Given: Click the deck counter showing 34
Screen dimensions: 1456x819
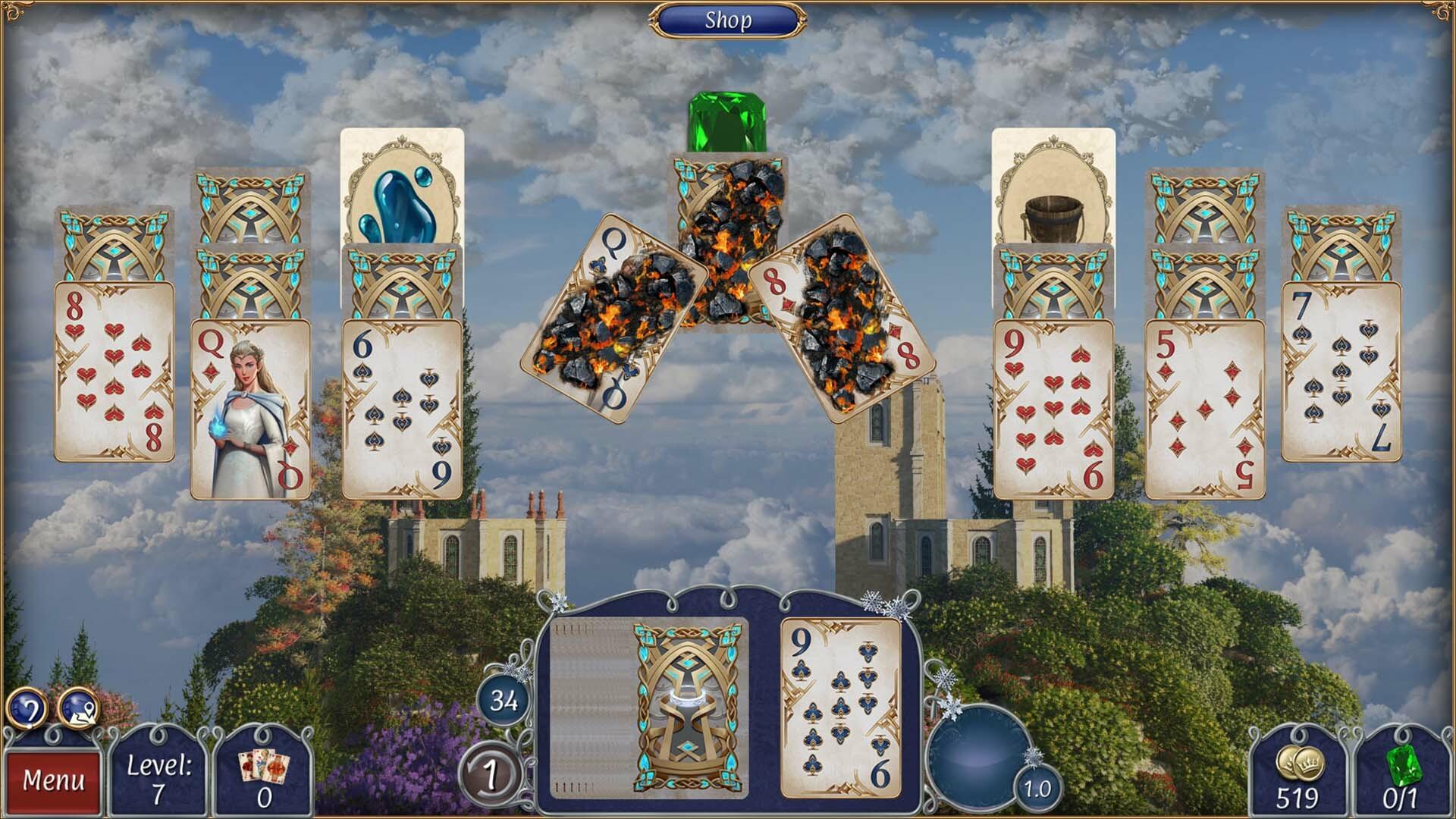Looking at the screenshot, I should coord(502,703).
